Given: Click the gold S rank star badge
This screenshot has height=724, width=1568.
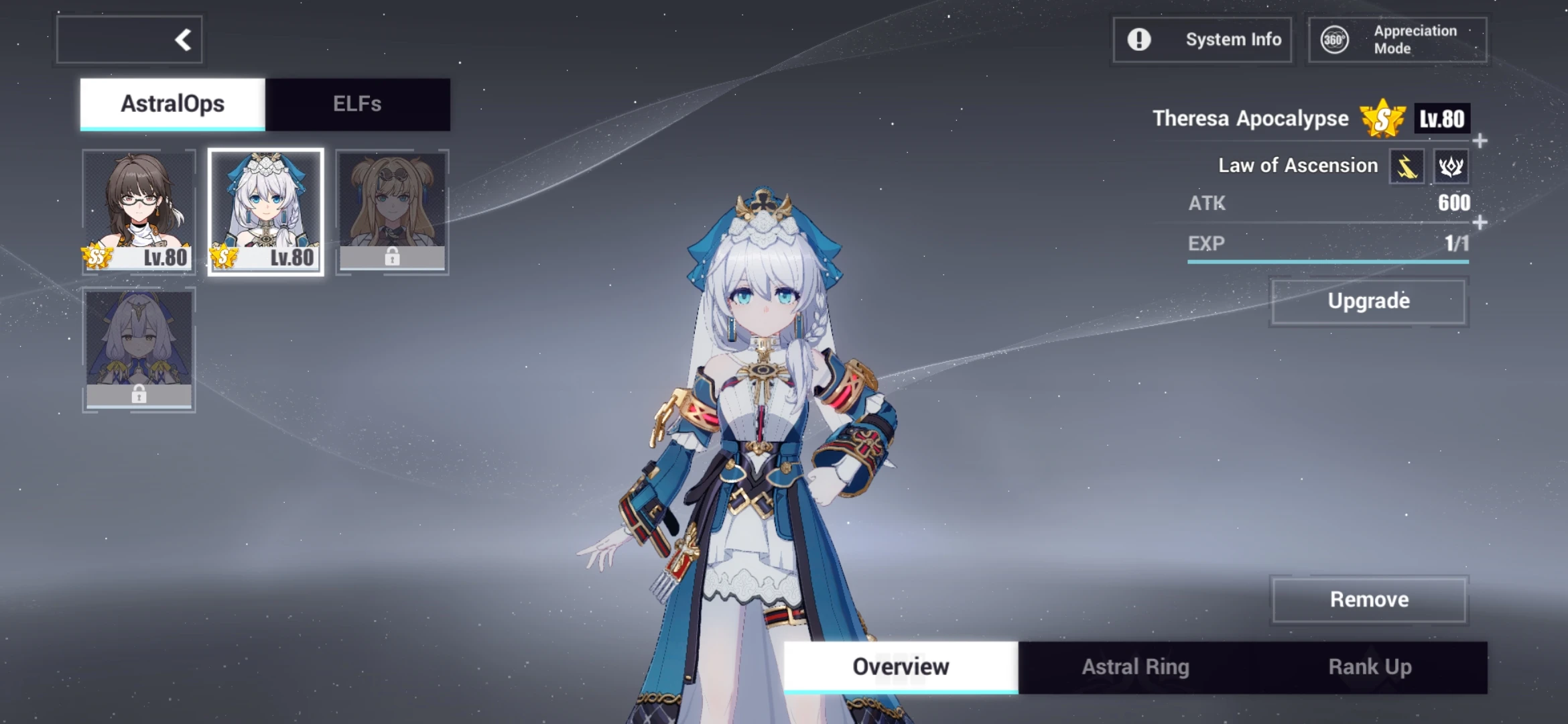Looking at the screenshot, I should 1382,118.
